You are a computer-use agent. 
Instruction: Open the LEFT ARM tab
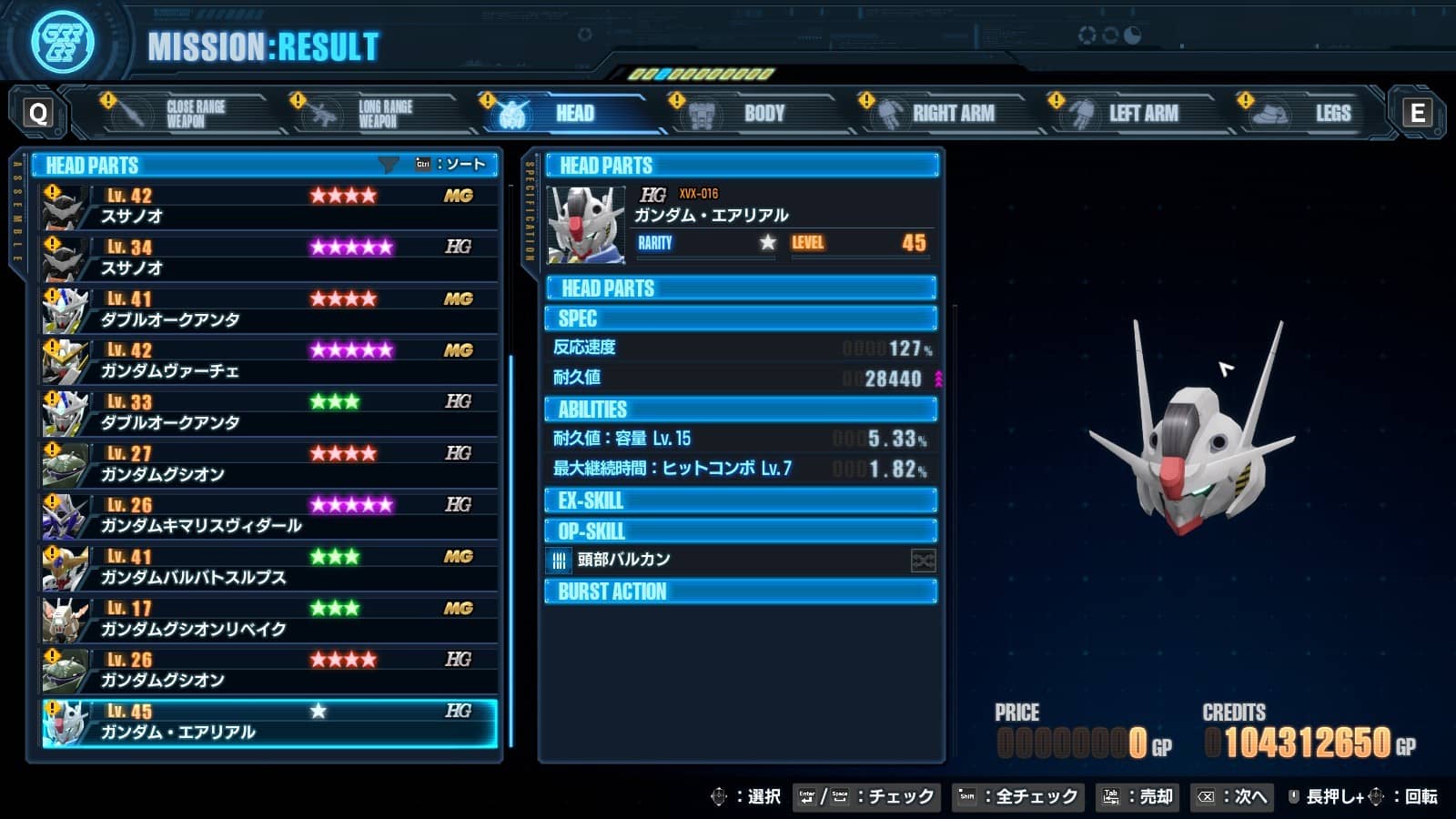[x=1143, y=114]
